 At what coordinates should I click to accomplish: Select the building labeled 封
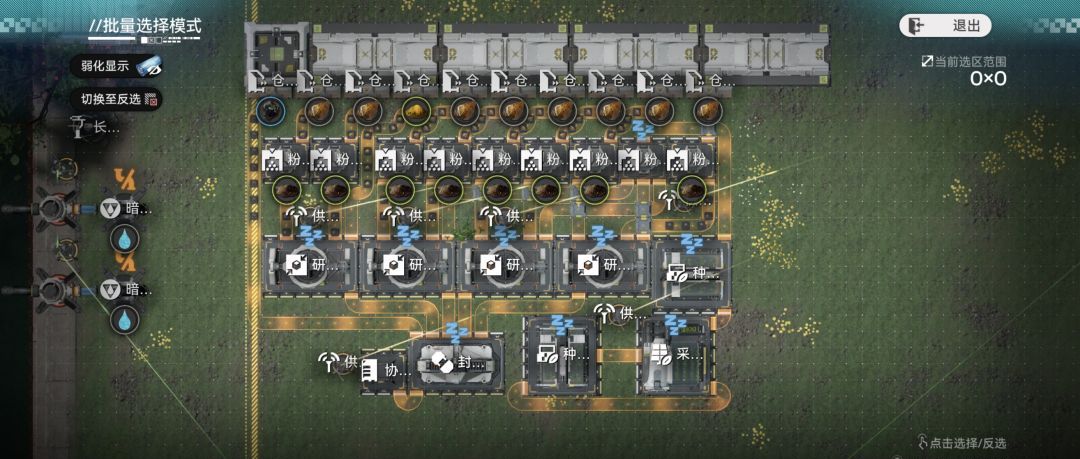pos(456,364)
